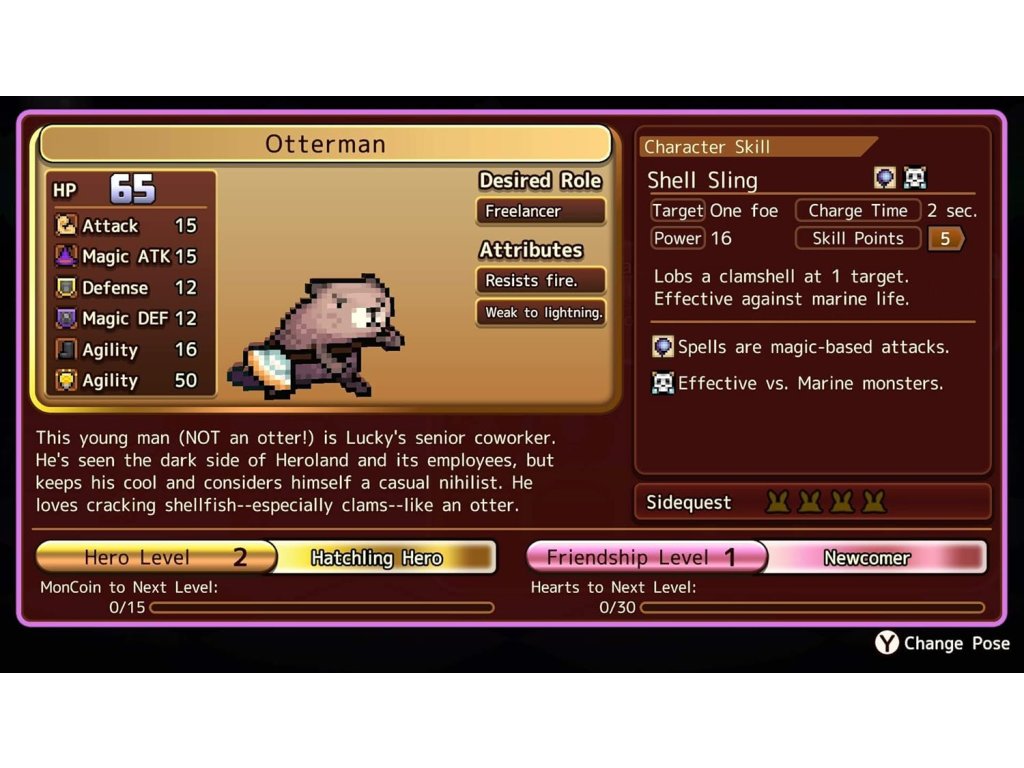Click the Friendship Level badge

coord(643,557)
